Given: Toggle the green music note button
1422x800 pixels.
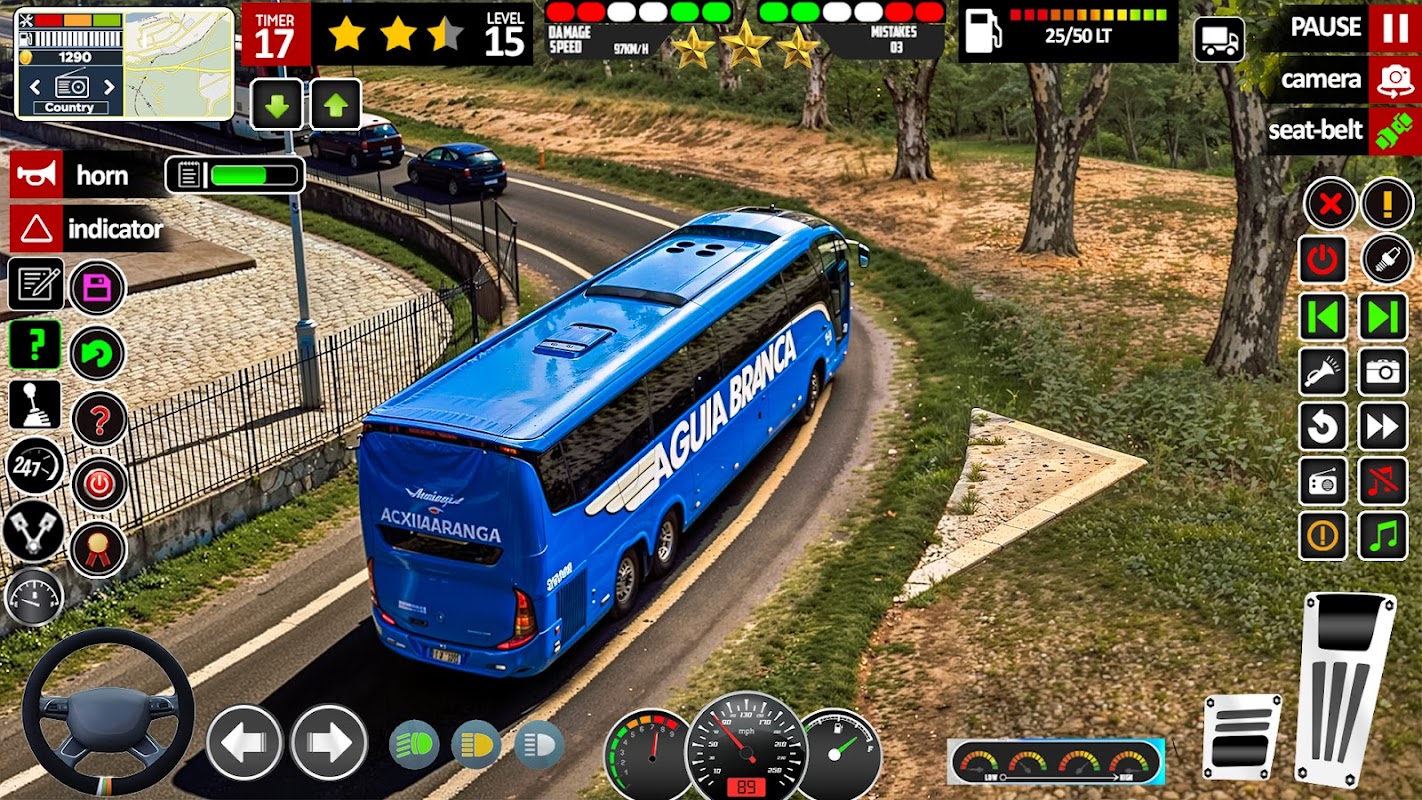Looking at the screenshot, I should pyautogui.click(x=1383, y=536).
